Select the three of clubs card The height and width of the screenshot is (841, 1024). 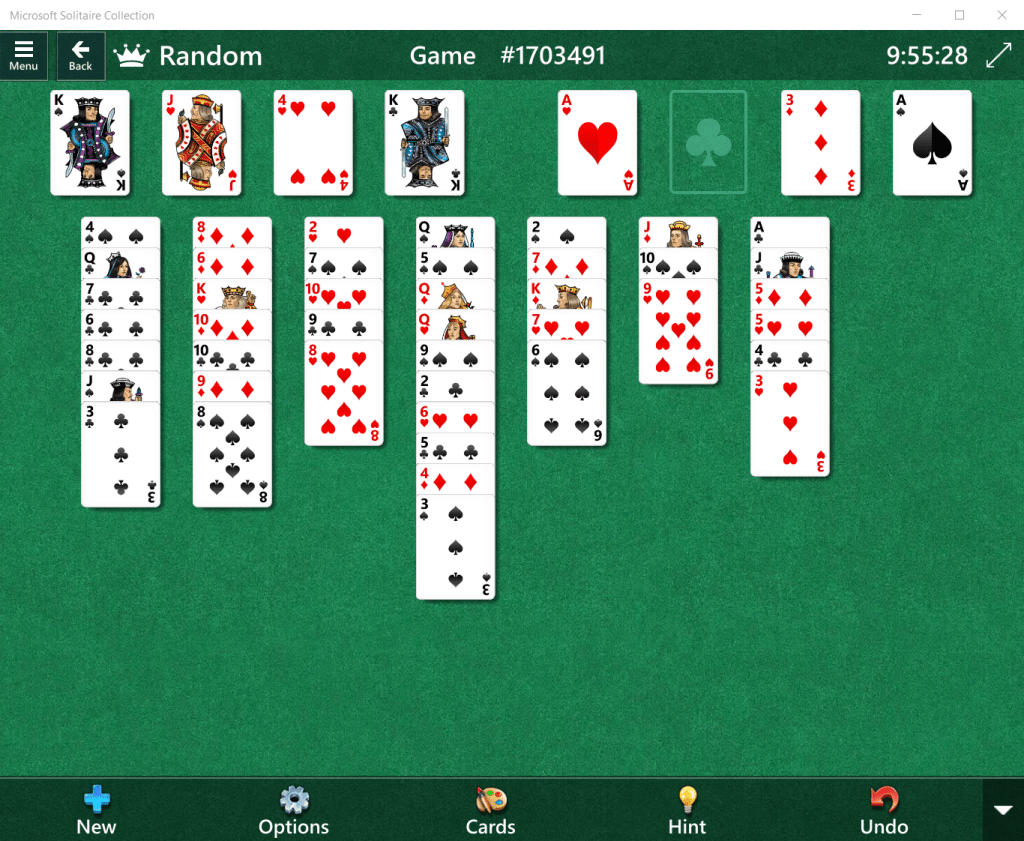pos(121,455)
